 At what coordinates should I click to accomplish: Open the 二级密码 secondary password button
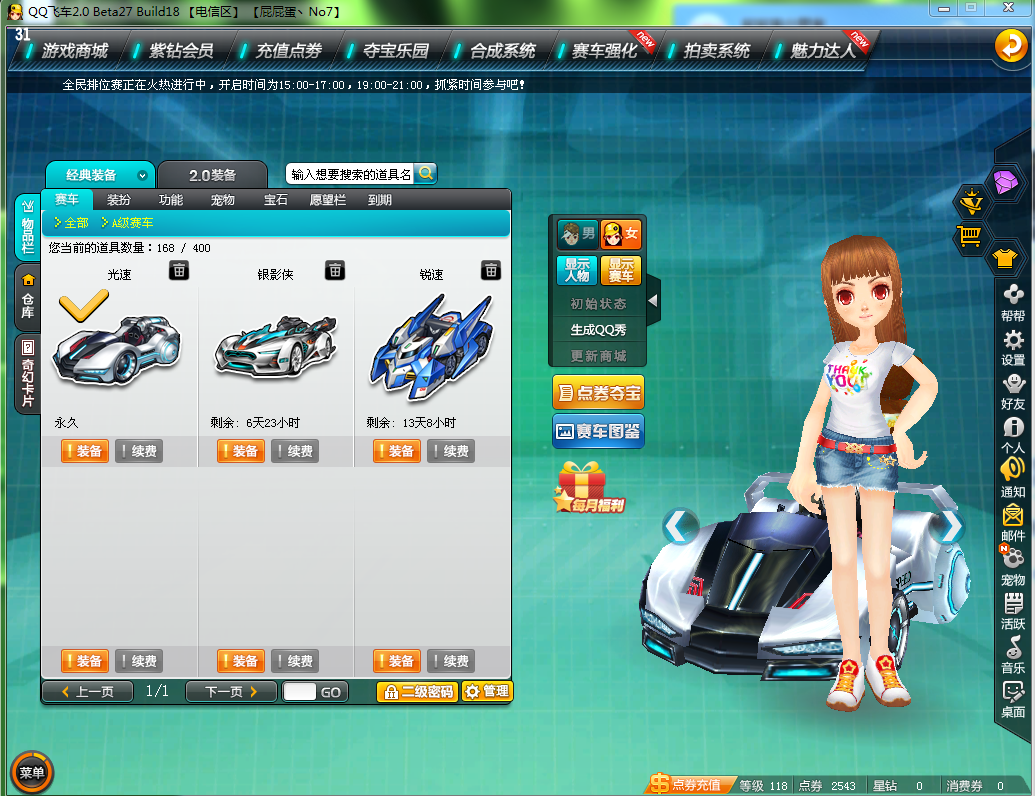417,691
